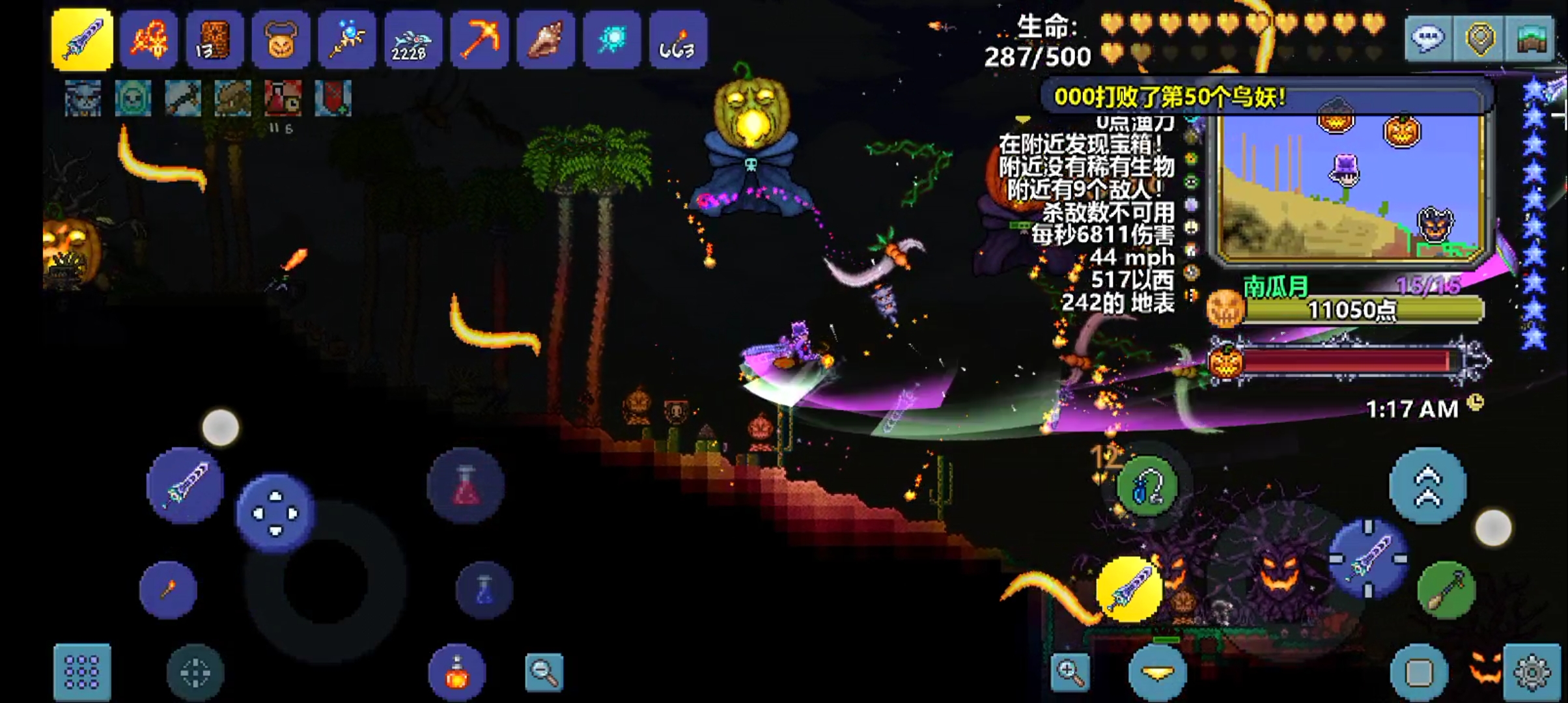The height and width of the screenshot is (703, 1568).
Task: Open the chat speech bubble button
Action: [x=1428, y=39]
